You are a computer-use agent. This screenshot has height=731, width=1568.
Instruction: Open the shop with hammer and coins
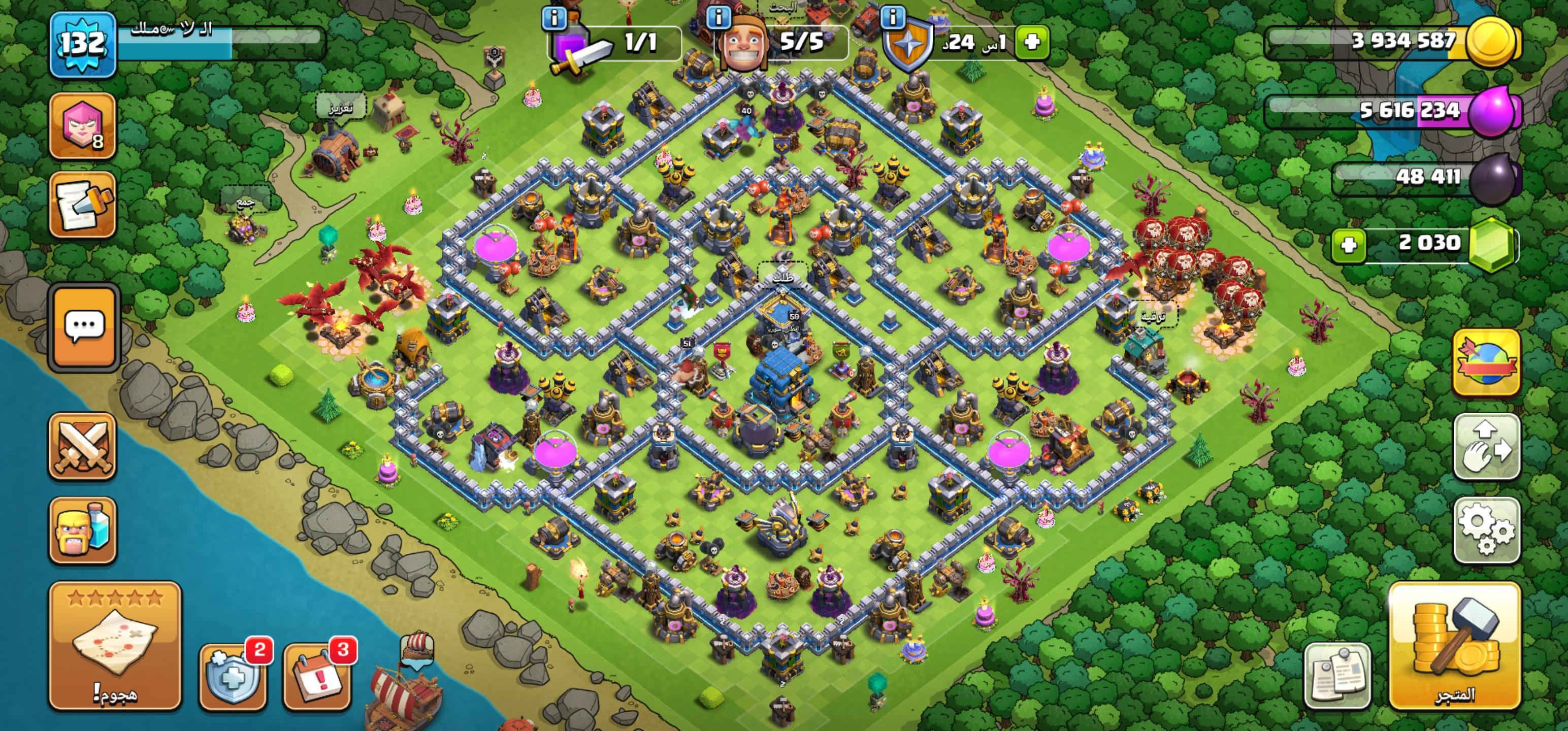(x=1455, y=645)
